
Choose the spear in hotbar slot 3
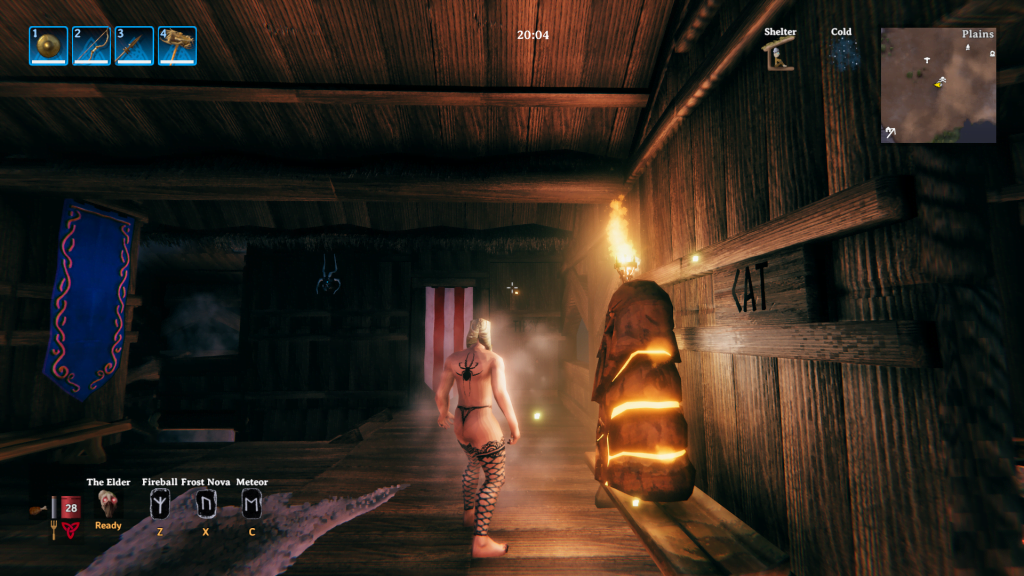click(135, 45)
